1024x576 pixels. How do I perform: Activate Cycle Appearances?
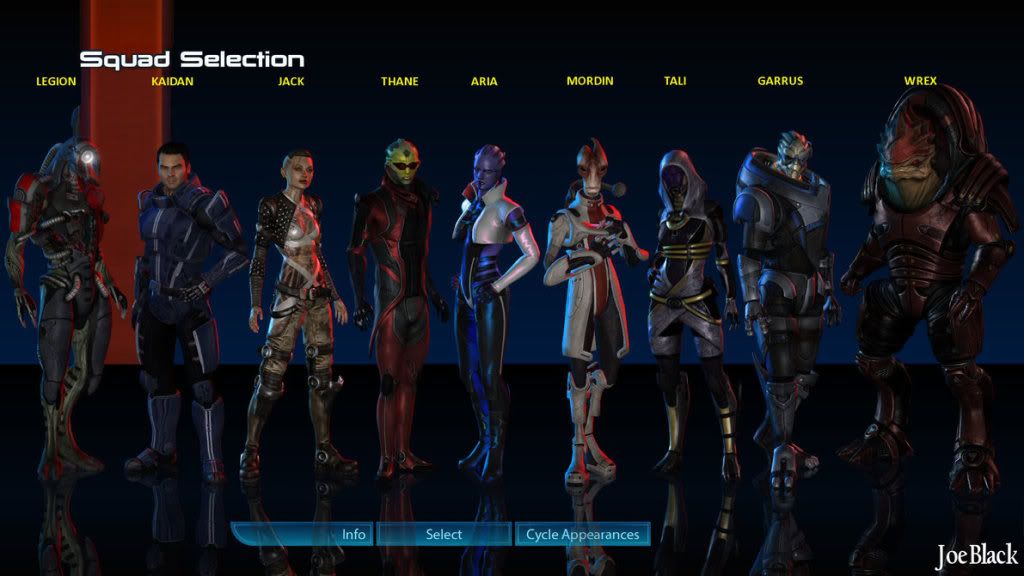coord(582,534)
